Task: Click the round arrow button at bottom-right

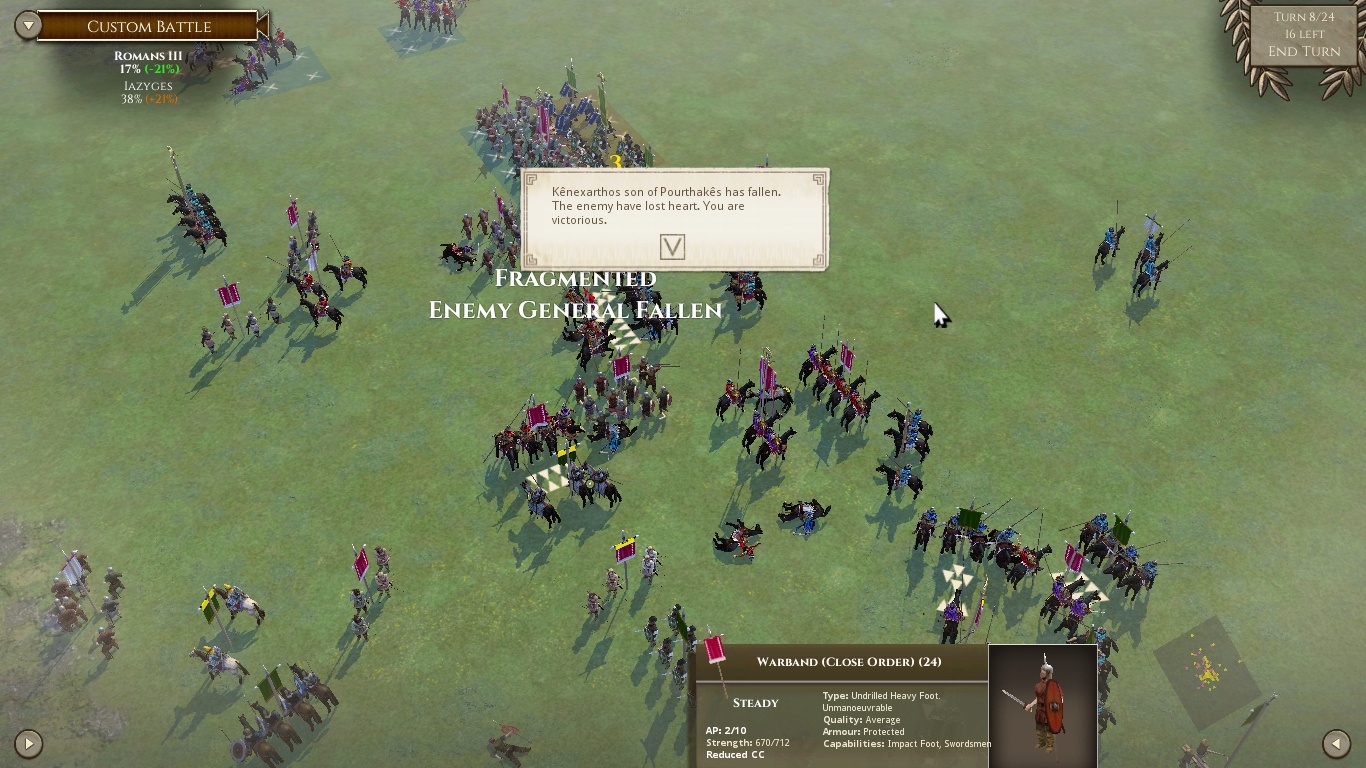Action: (1336, 743)
